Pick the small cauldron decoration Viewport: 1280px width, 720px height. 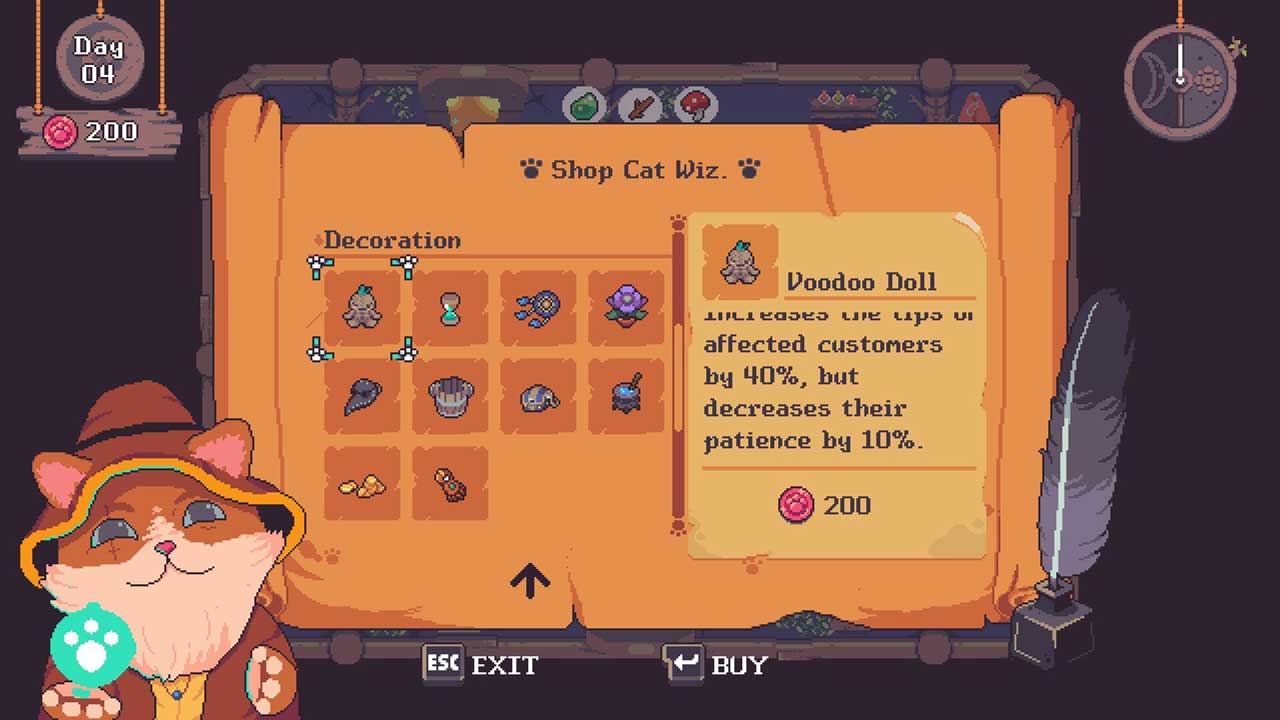(x=626, y=396)
